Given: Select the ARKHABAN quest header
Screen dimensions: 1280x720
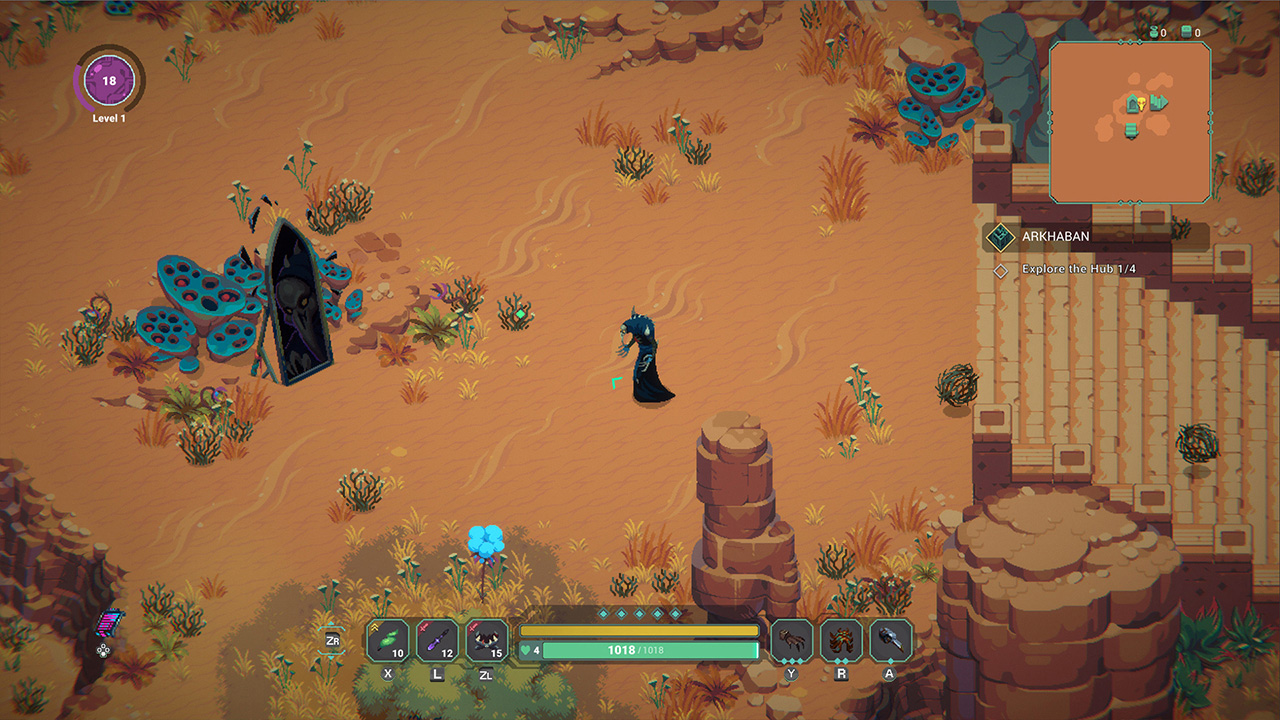Looking at the screenshot, I should [x=1058, y=237].
